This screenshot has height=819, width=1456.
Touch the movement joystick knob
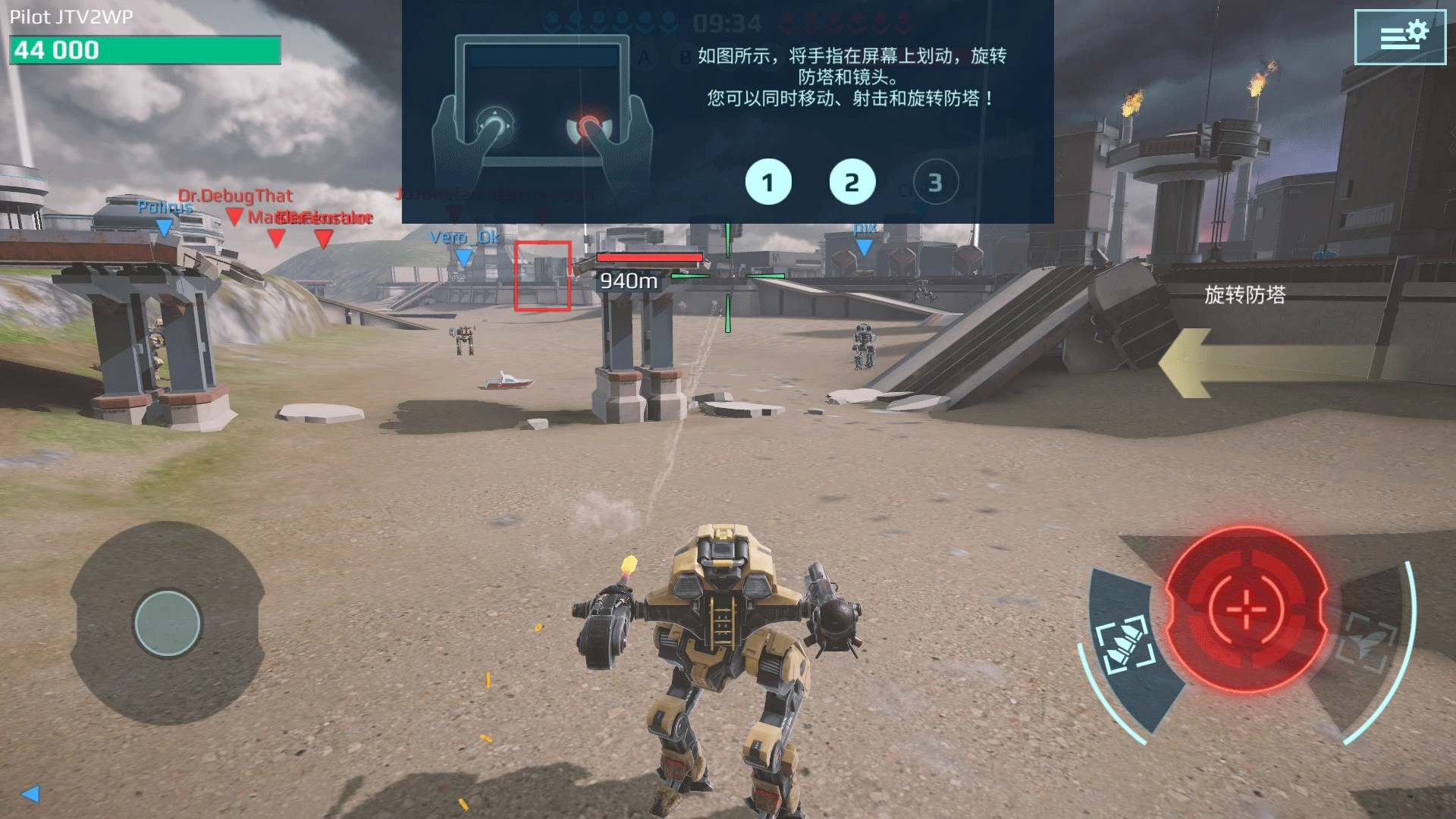(x=167, y=623)
